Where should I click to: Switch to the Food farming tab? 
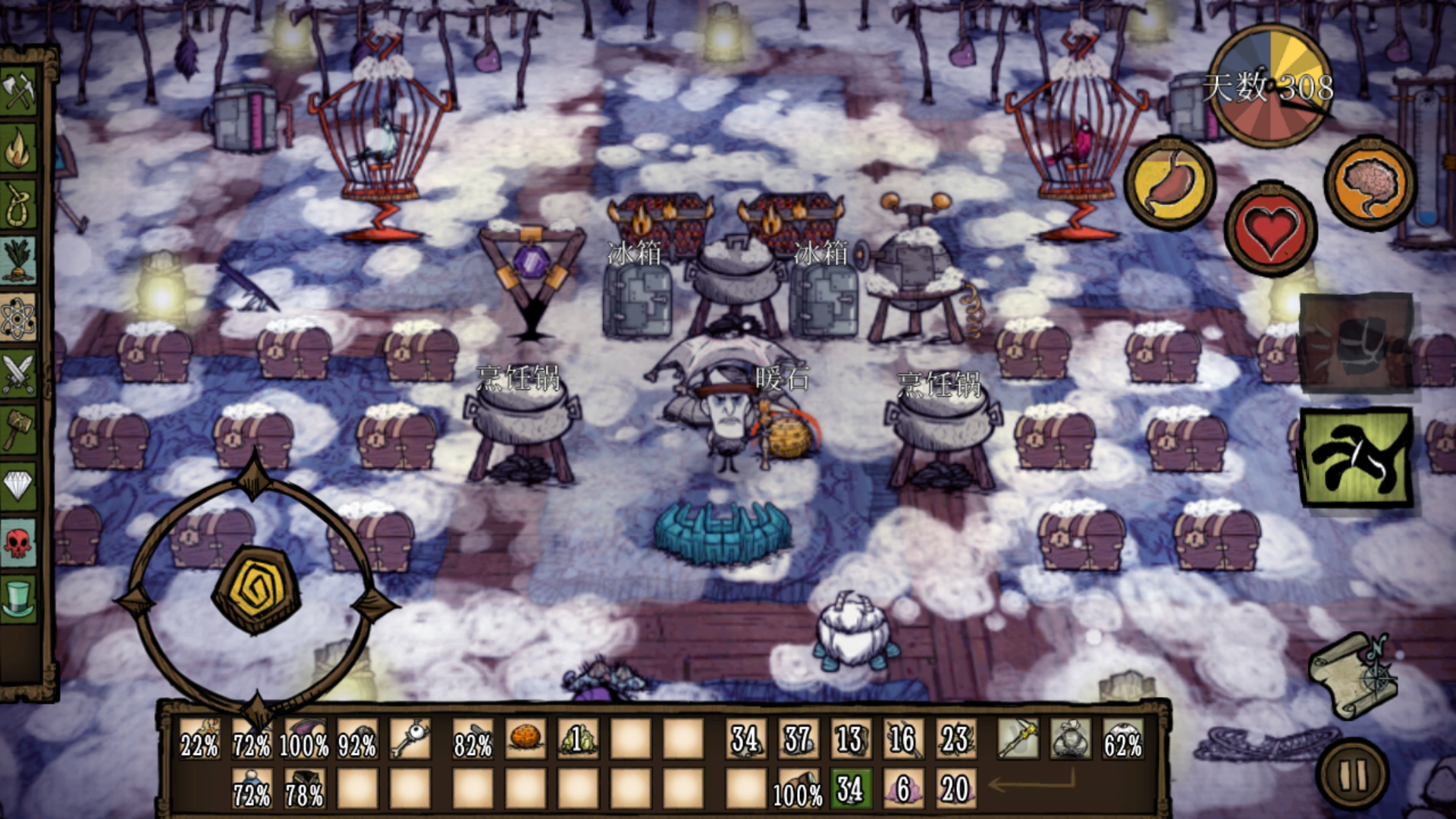(19, 260)
